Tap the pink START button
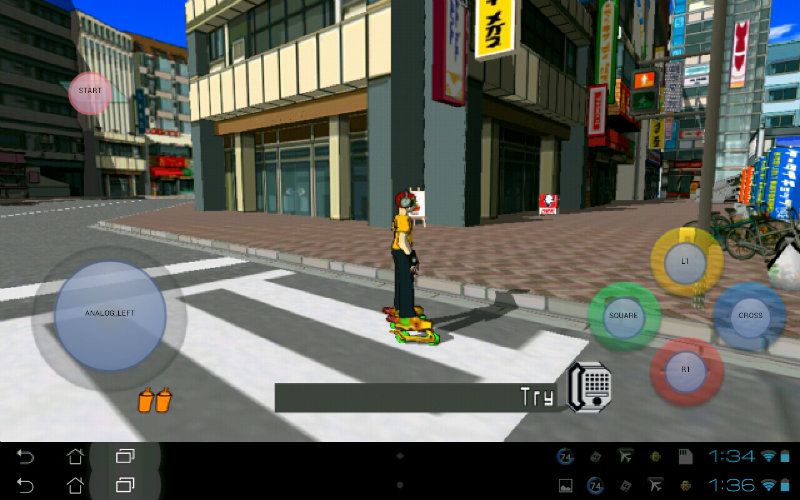 click(90, 92)
